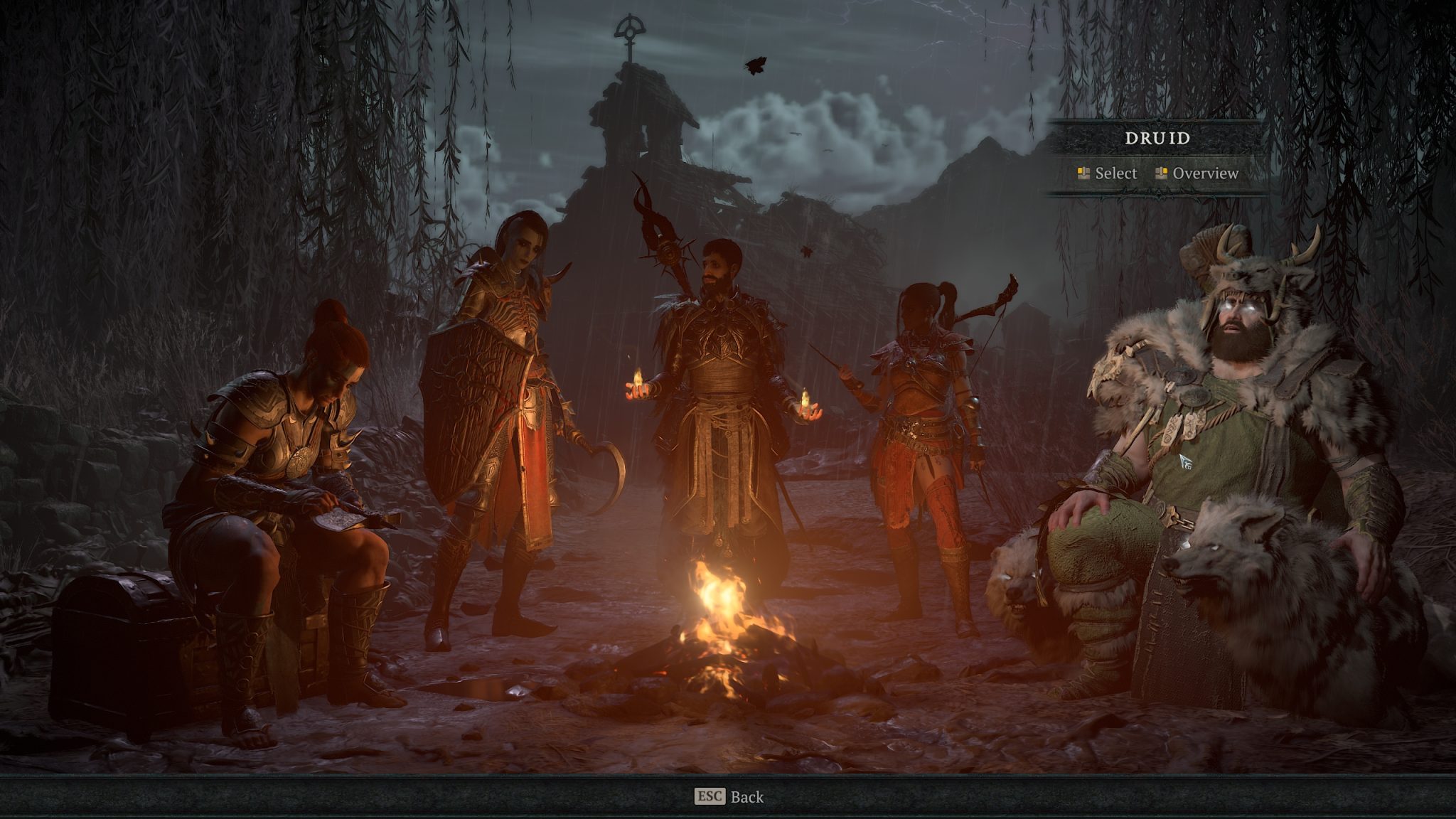
Task: Open the Druid class Overview
Action: [x=1206, y=173]
